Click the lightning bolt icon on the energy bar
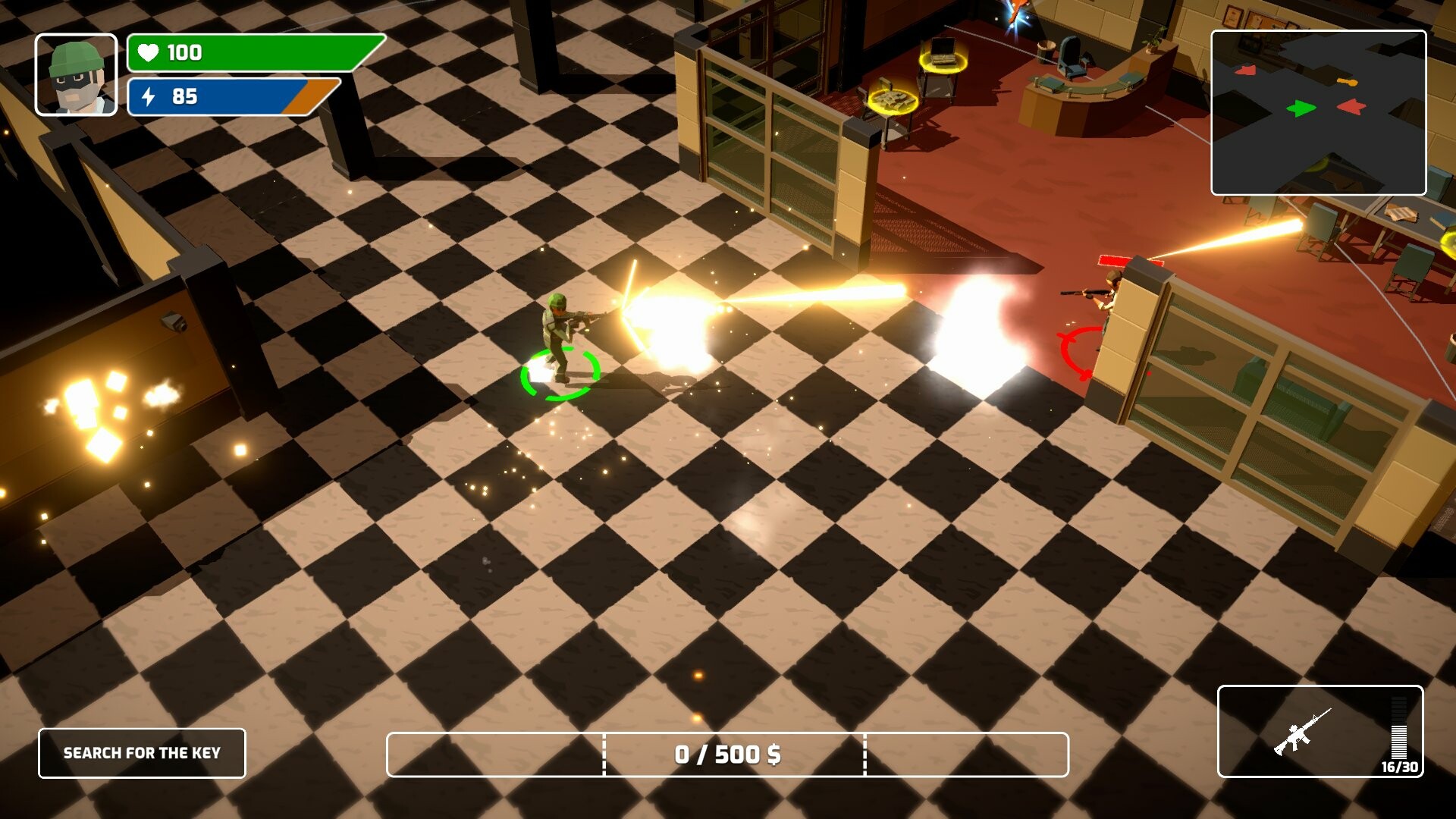The width and height of the screenshot is (1456, 819). pos(149,97)
